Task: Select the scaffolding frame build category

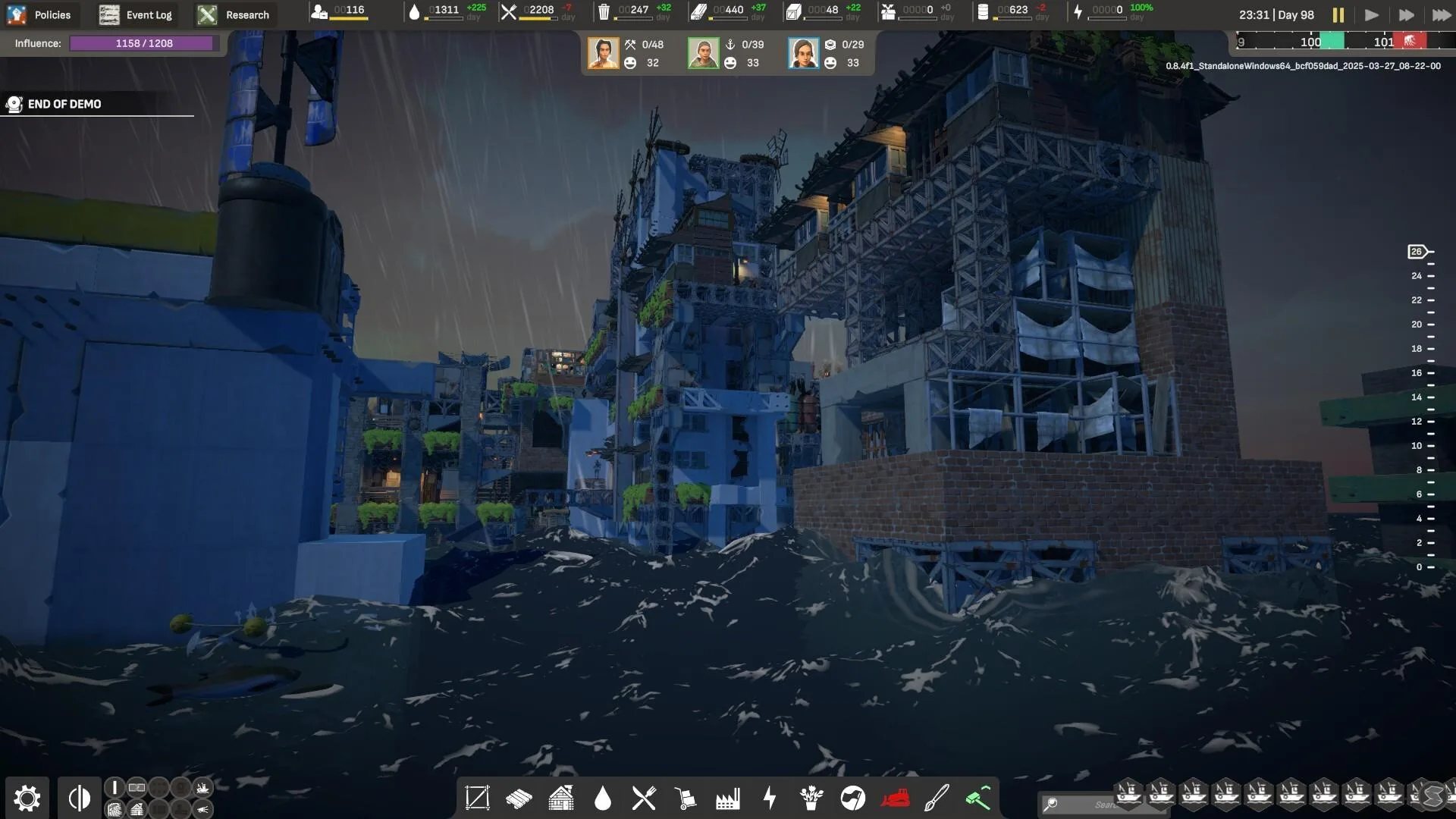Action: point(477,798)
